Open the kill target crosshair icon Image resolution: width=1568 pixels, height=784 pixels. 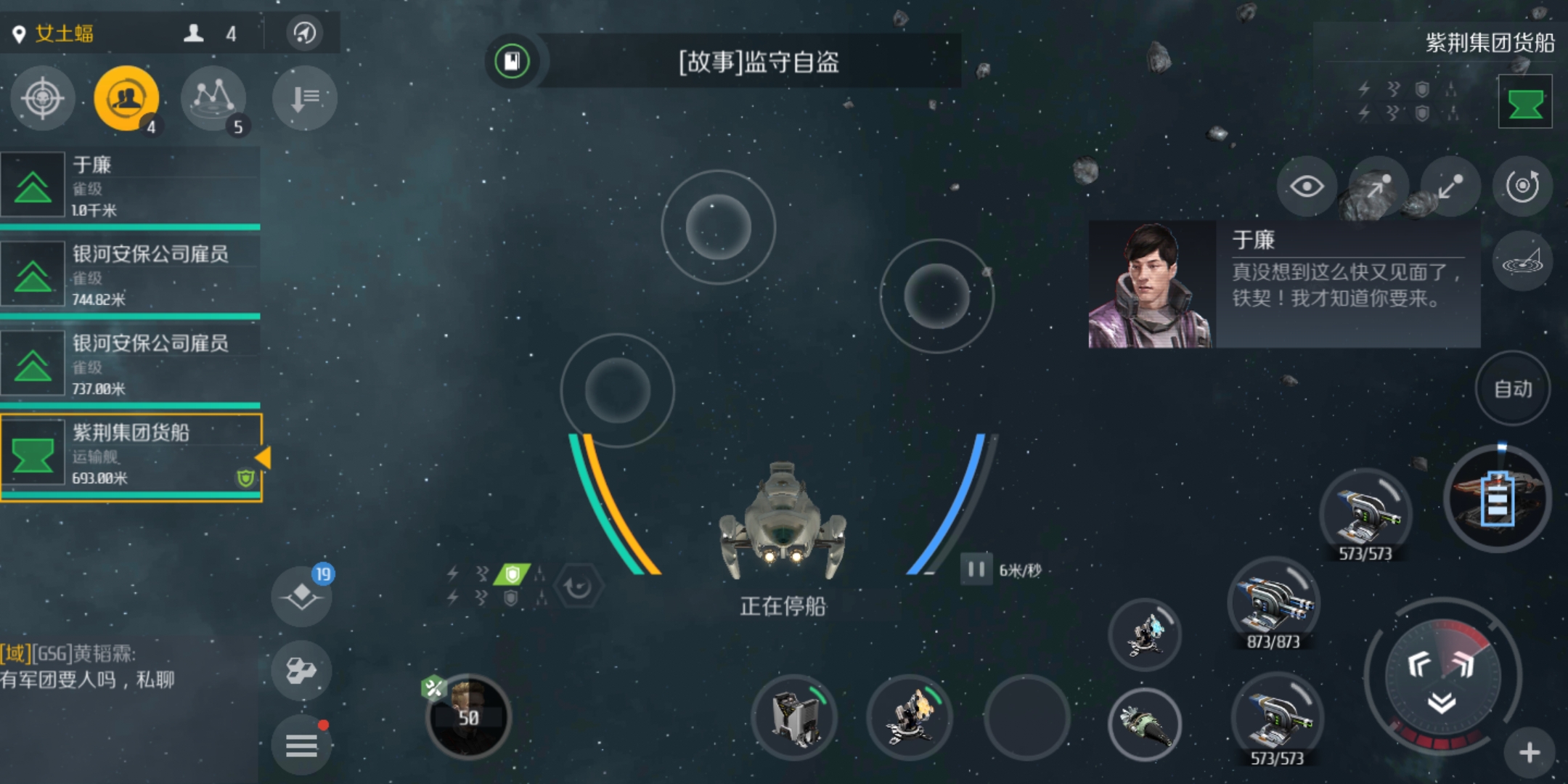click(x=41, y=99)
